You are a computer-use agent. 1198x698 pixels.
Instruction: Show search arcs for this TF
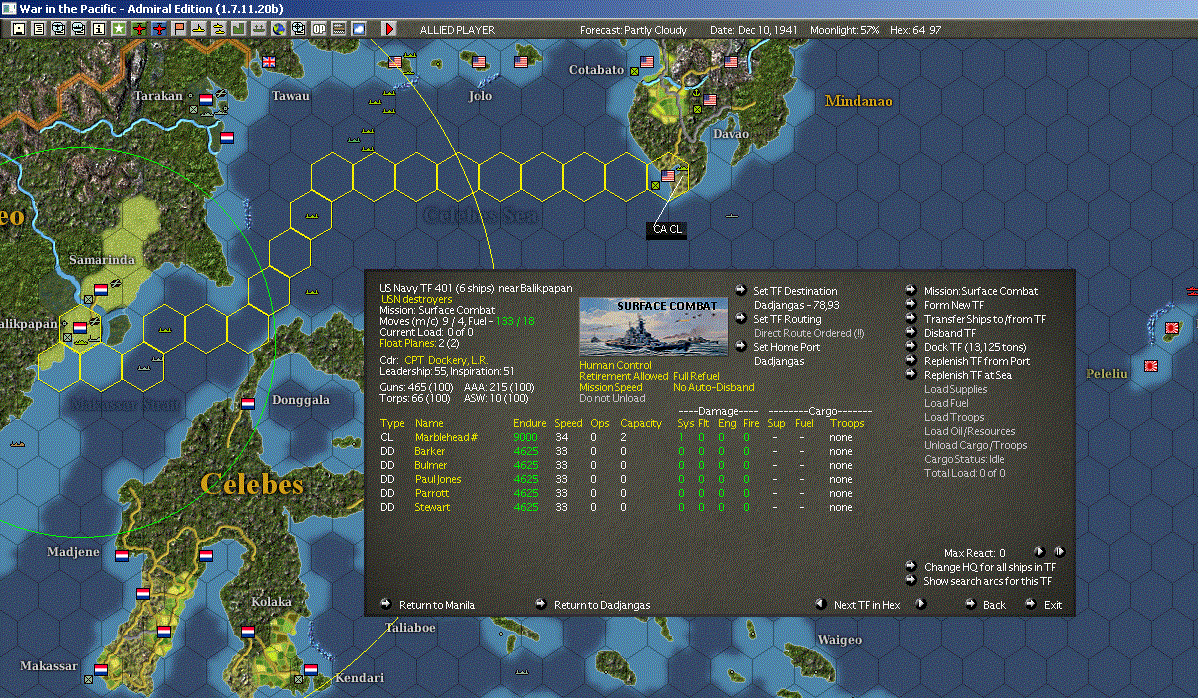987,581
